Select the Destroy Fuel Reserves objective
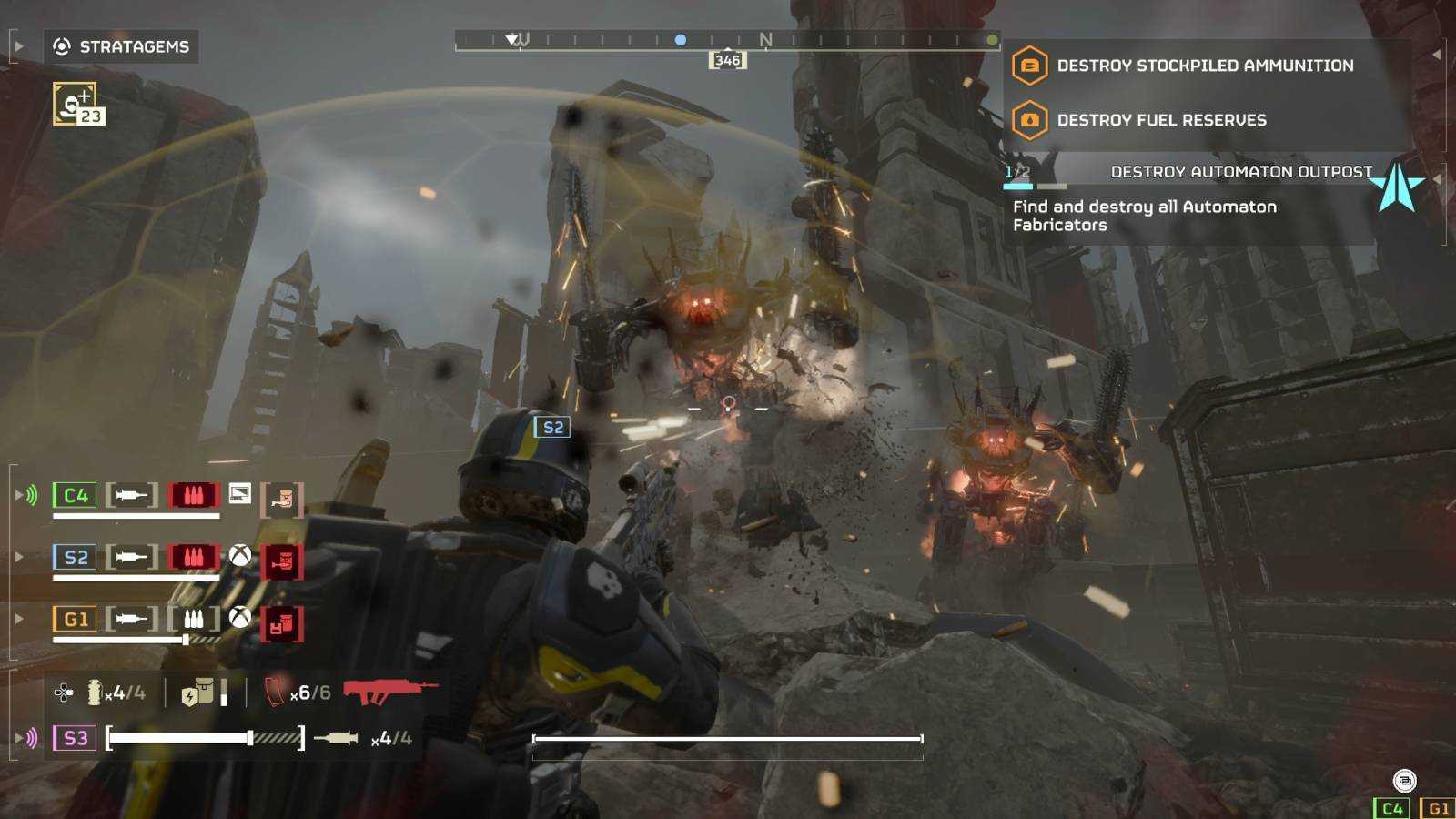The width and height of the screenshot is (1456, 819). pyautogui.click(x=1160, y=120)
